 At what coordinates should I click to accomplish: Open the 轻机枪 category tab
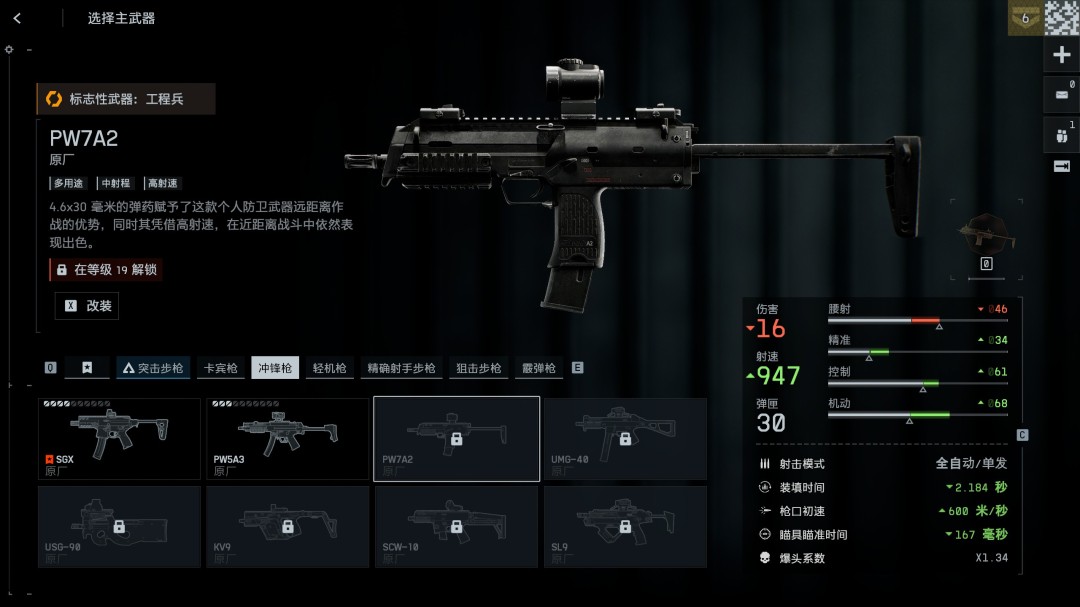tap(329, 368)
